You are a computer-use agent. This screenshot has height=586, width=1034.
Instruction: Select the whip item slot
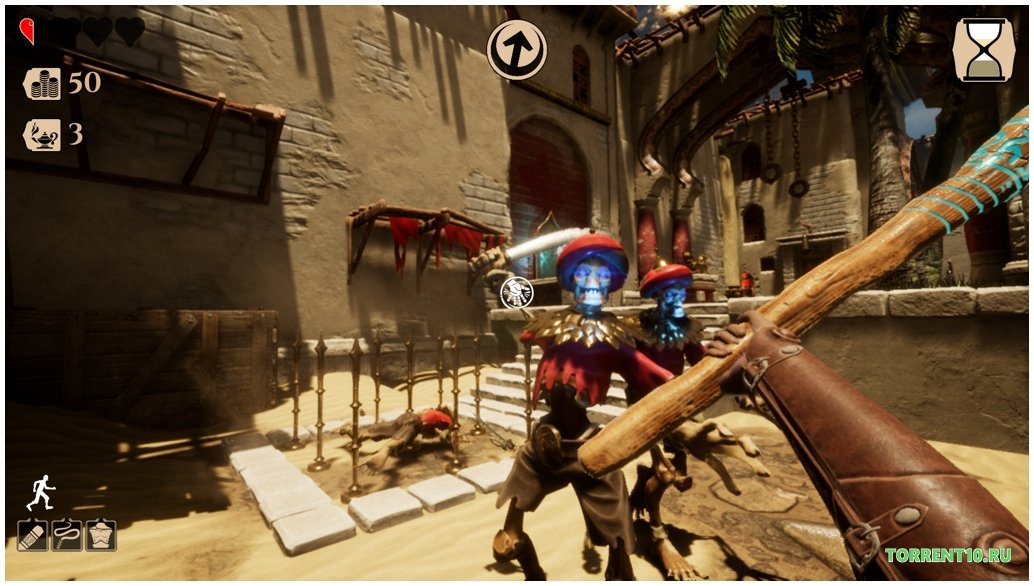tap(66, 535)
